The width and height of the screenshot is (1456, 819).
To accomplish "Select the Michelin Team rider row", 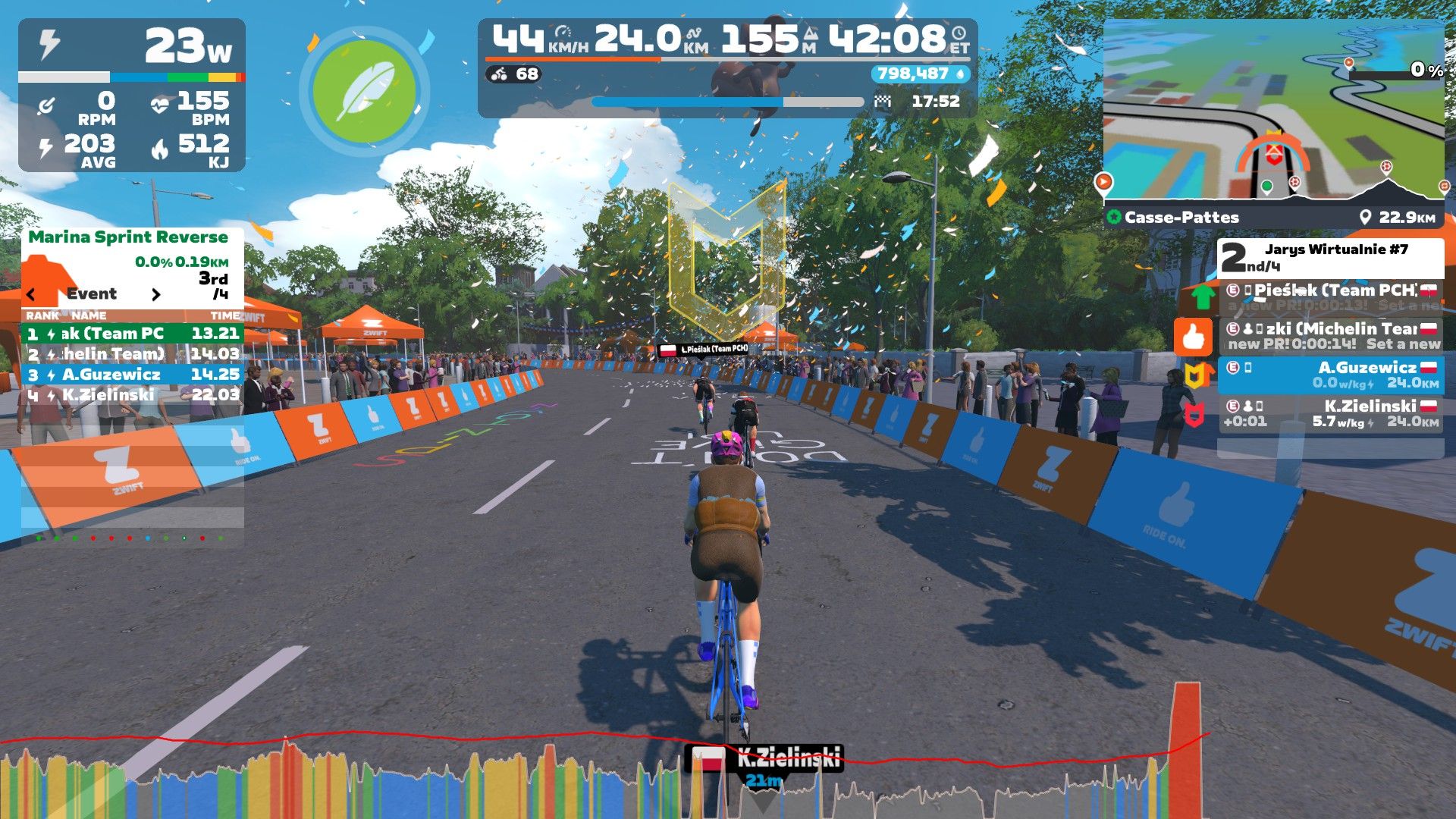I will [1331, 336].
